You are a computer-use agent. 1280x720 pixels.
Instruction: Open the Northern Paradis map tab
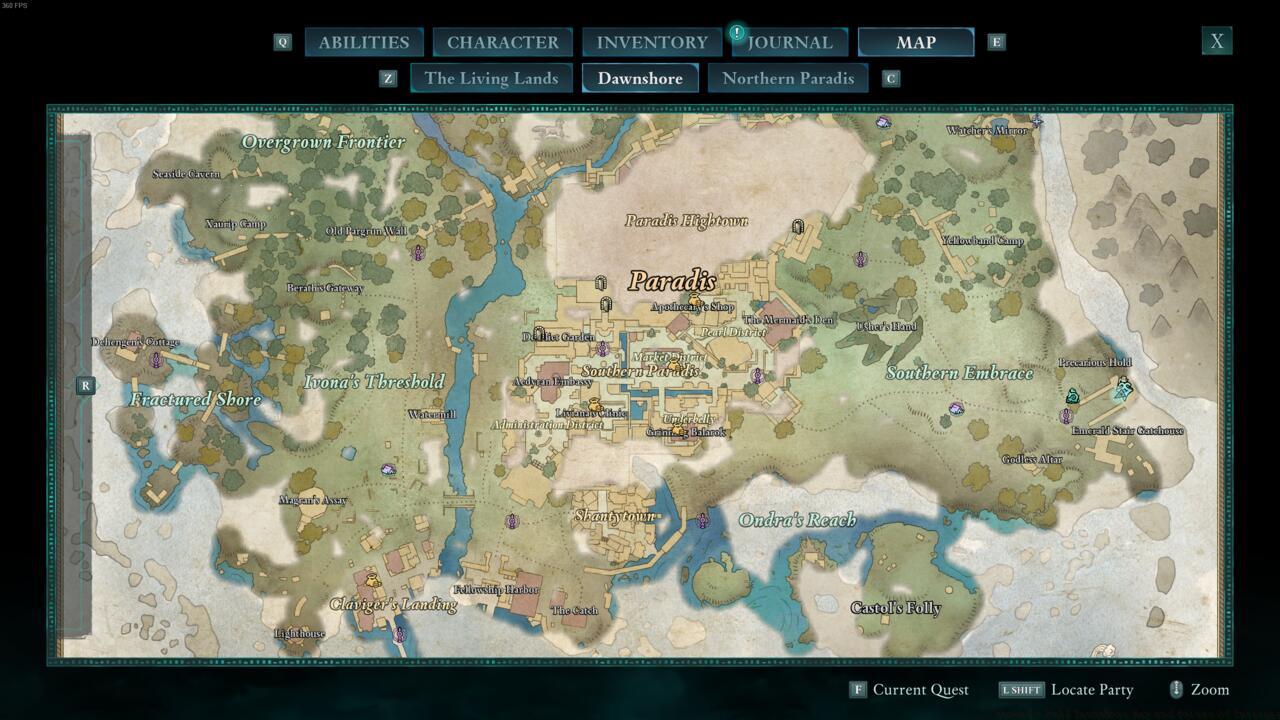click(788, 77)
